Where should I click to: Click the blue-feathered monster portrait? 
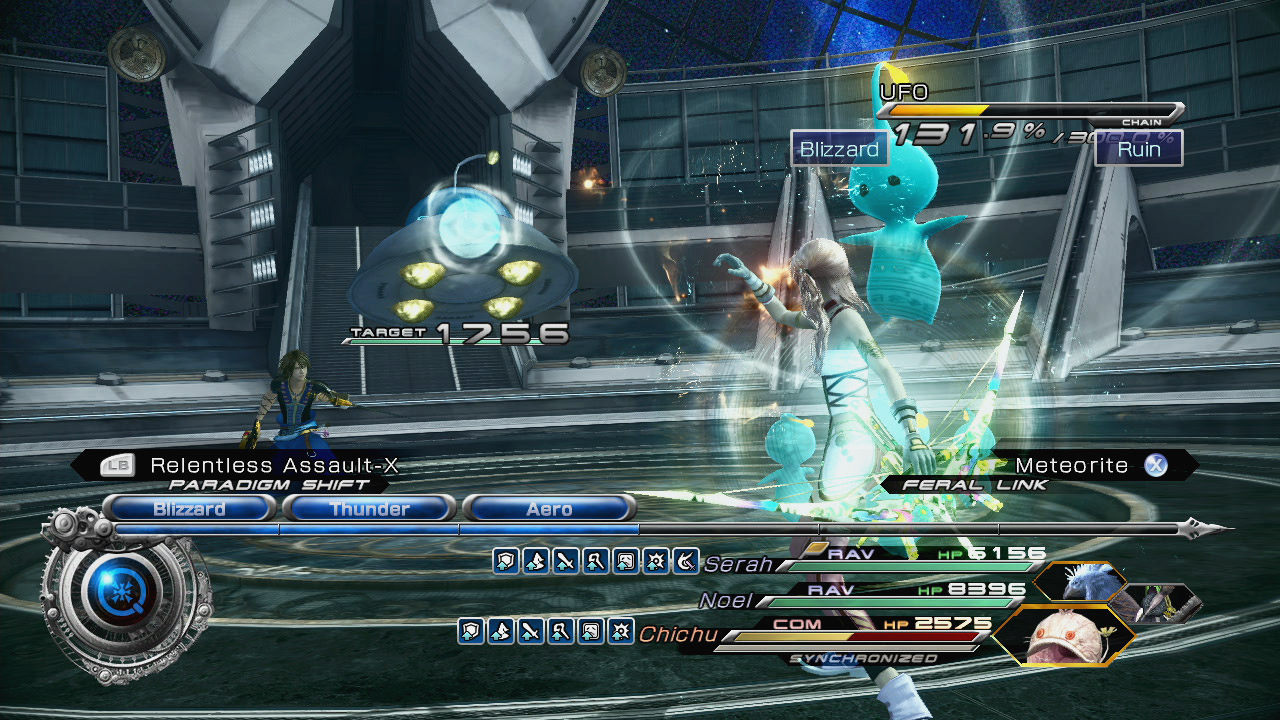(1079, 582)
